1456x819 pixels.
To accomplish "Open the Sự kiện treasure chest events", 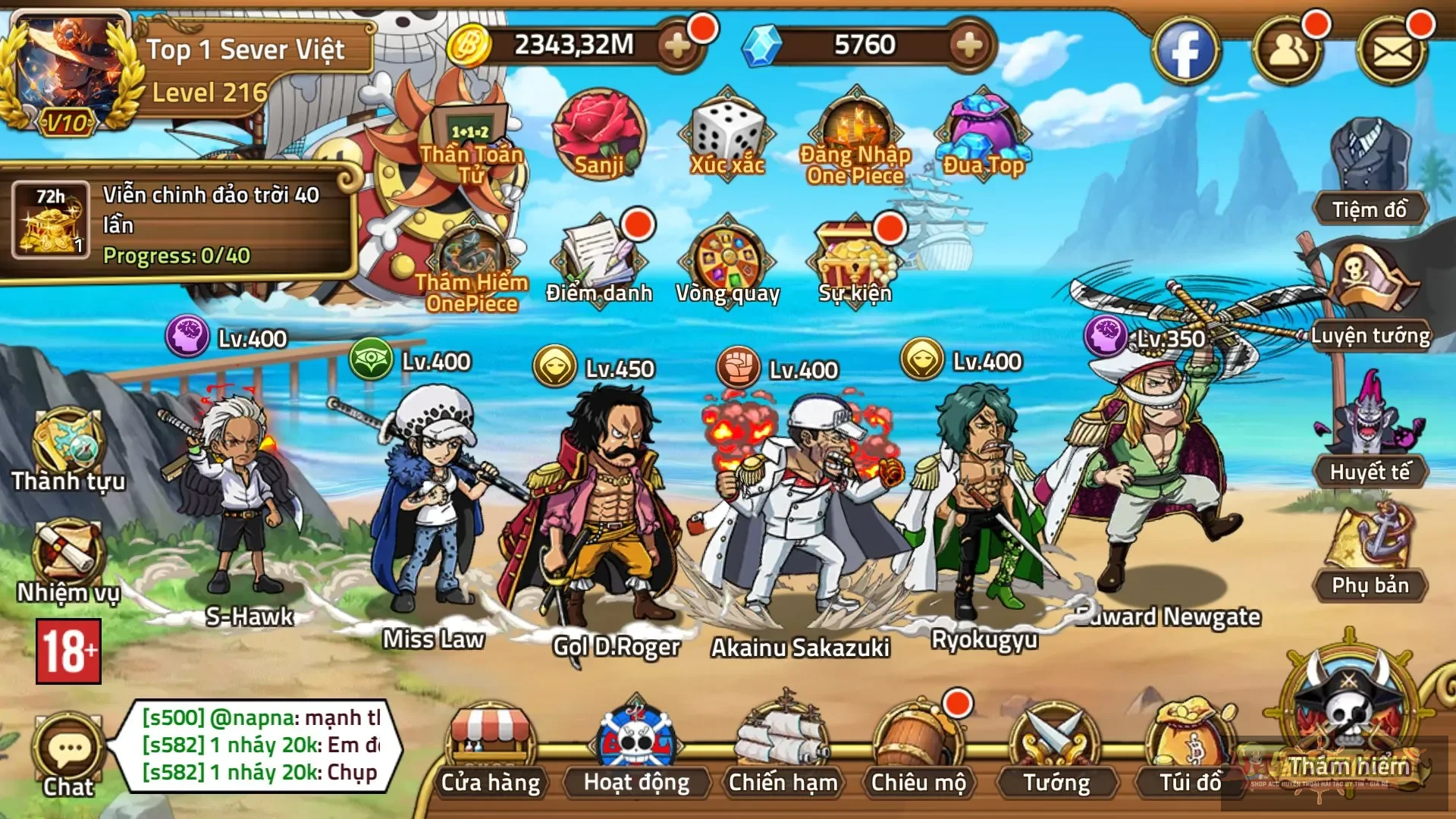I will [855, 256].
